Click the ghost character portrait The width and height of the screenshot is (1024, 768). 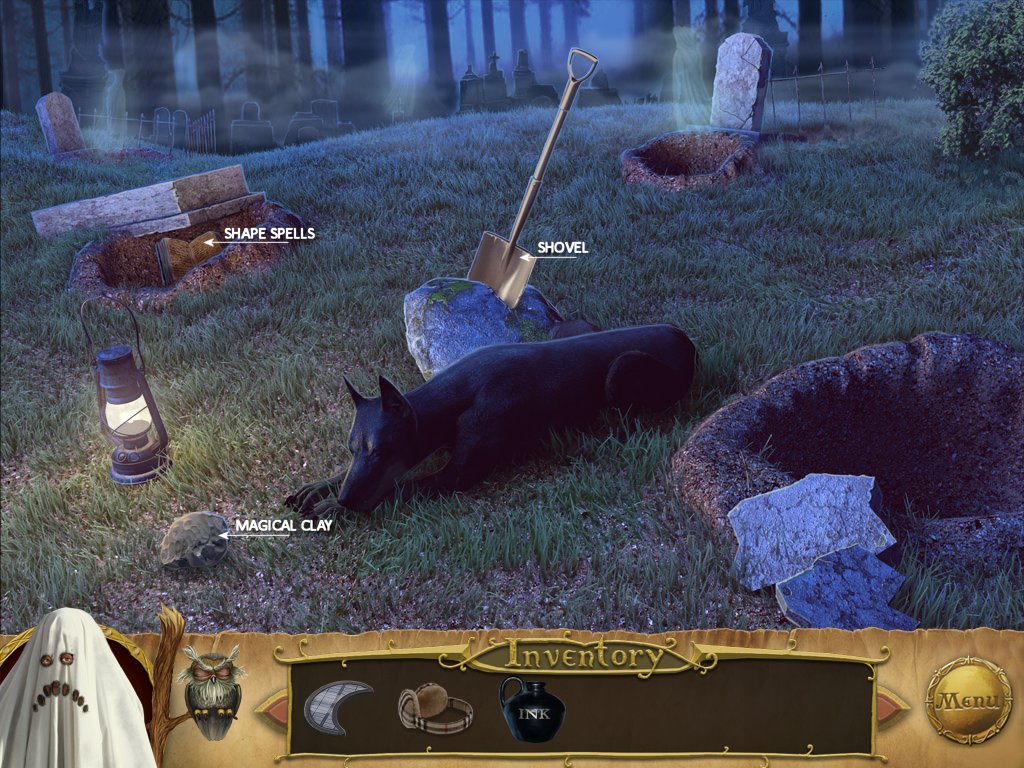(66, 692)
